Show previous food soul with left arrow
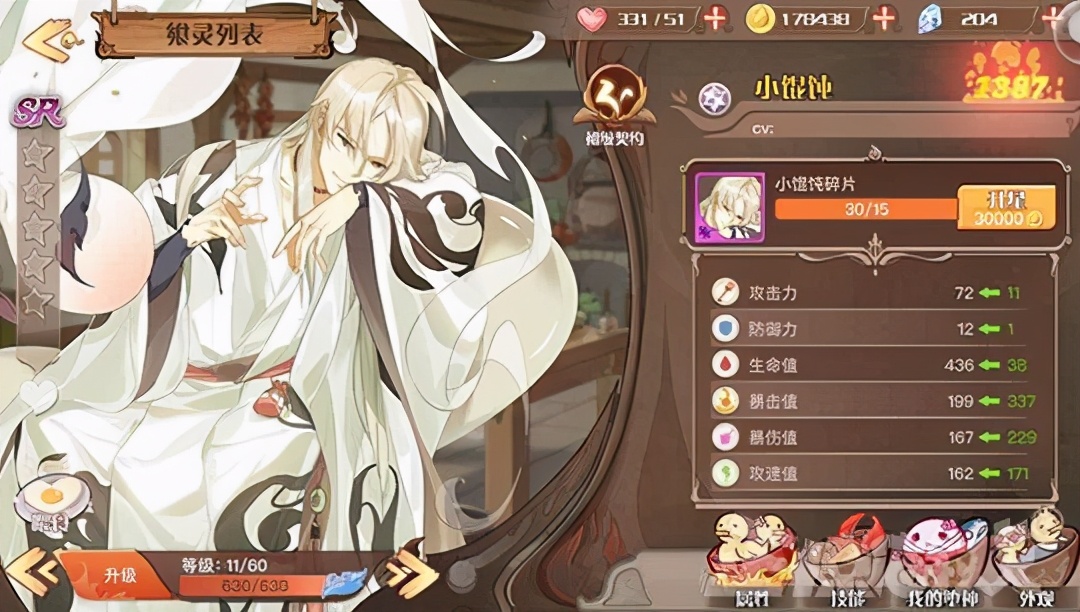 click(28, 571)
